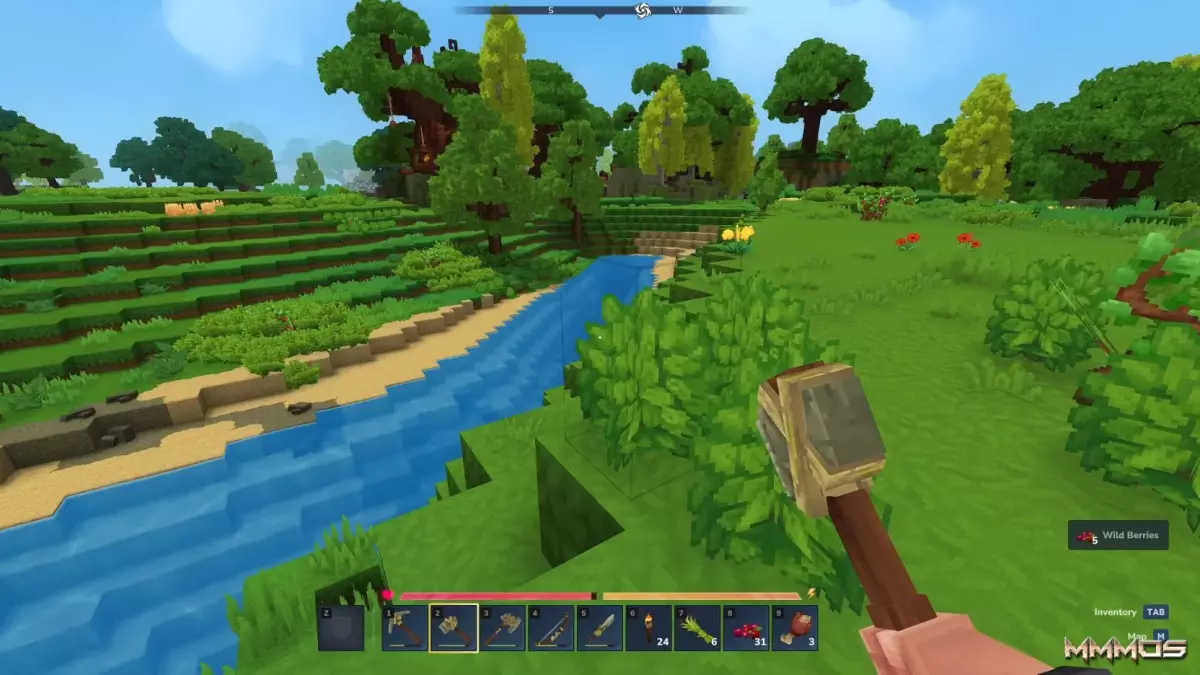Select the cooked meat in slot 9

click(794, 629)
